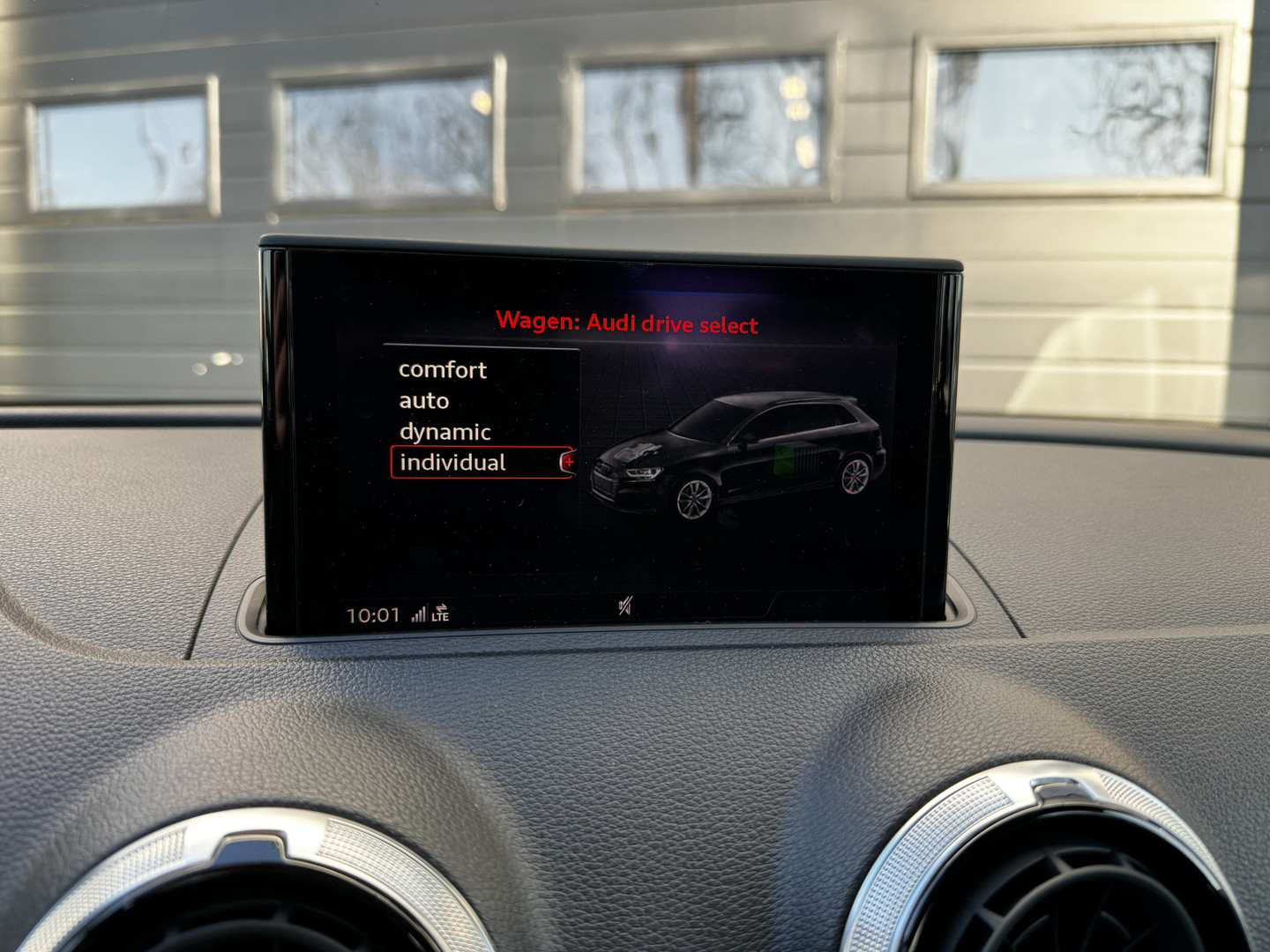Image resolution: width=1270 pixels, height=952 pixels.
Task: Collapse the highlighted individual entry
Action: pyautogui.click(x=455, y=460)
